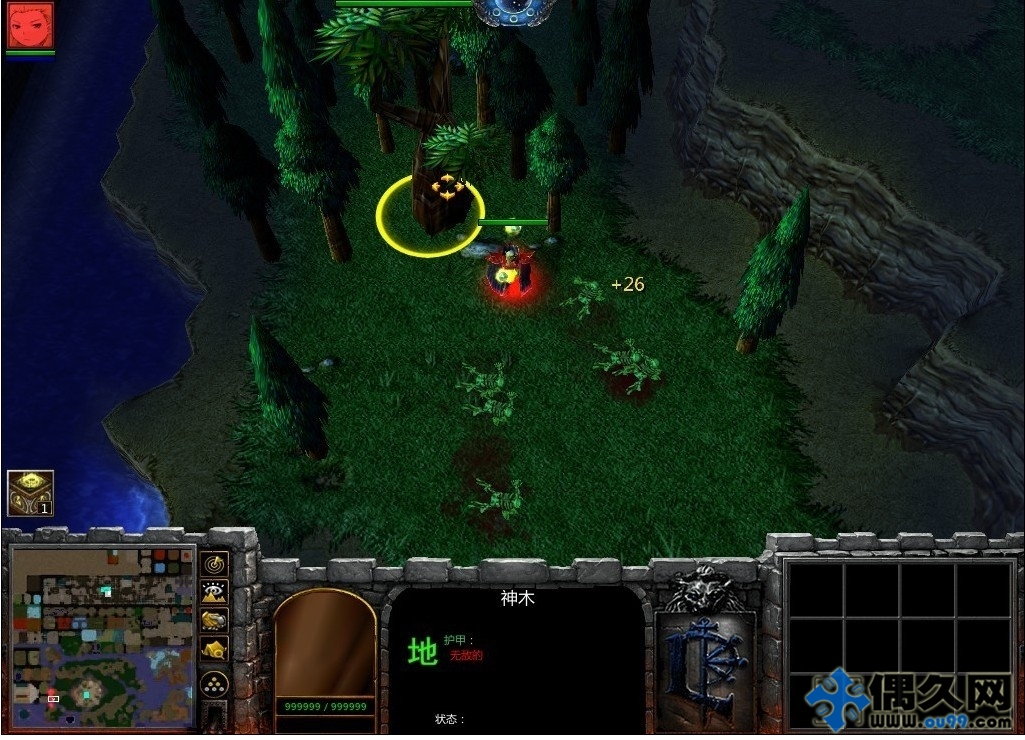Click on the minimap
The width and height of the screenshot is (1025, 740).
pyautogui.click(x=103, y=637)
